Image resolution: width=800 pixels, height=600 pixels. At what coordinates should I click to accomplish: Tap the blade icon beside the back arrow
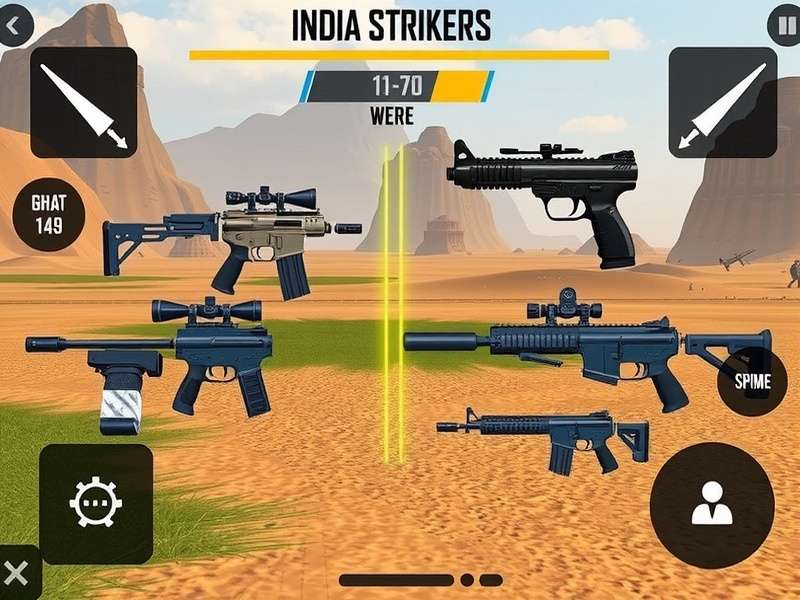pyautogui.click(x=83, y=103)
